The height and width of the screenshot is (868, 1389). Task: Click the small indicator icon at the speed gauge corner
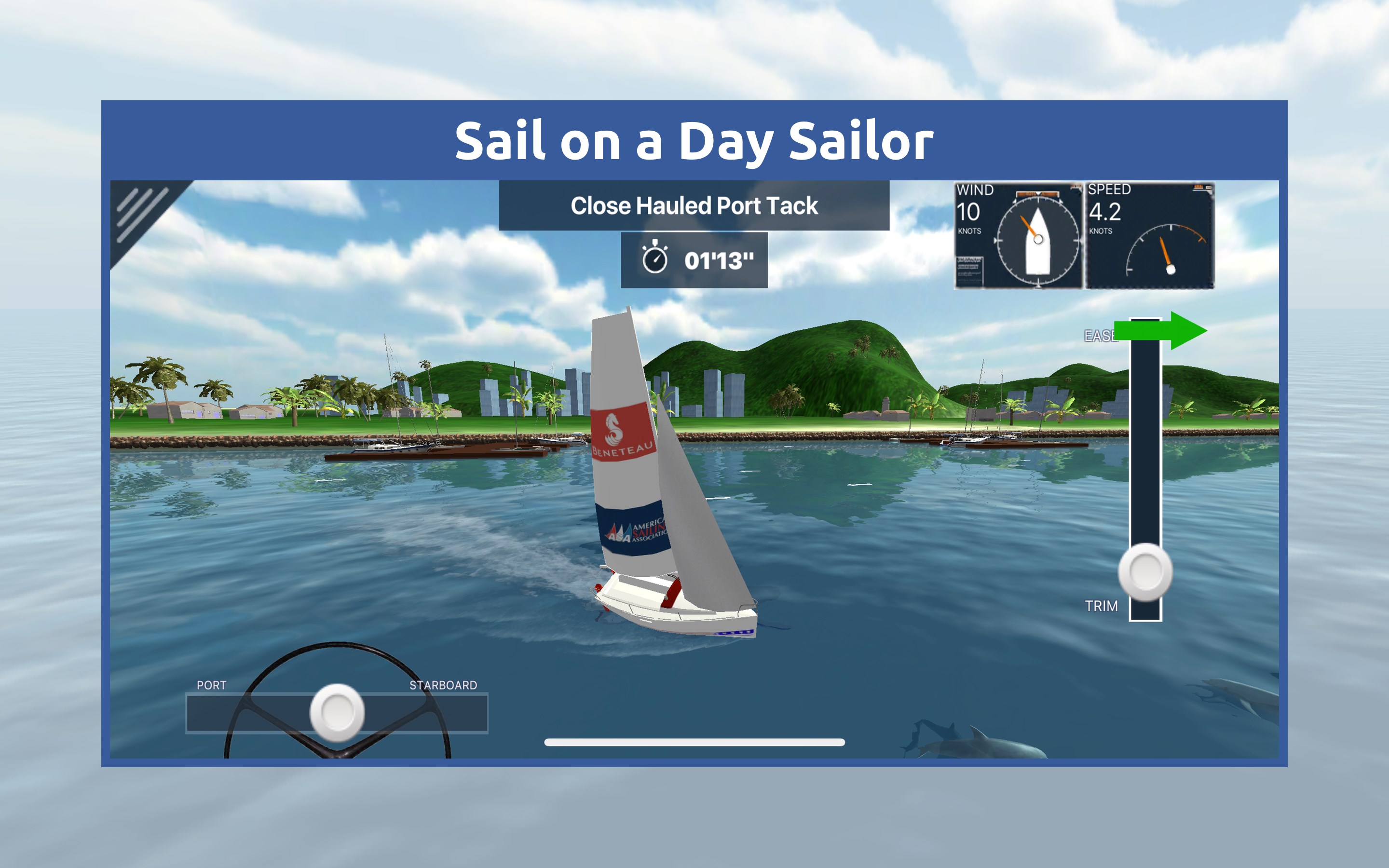(1199, 188)
